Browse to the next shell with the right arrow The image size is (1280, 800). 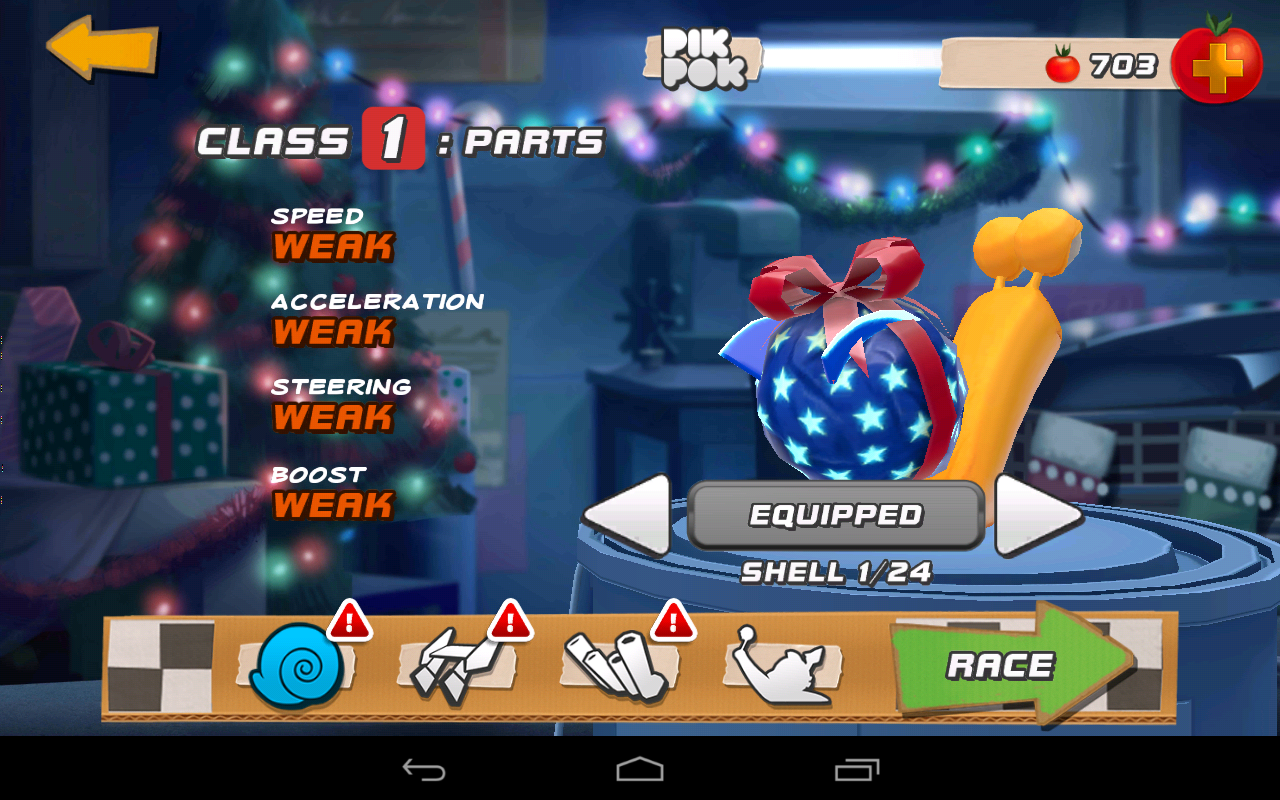(x=1032, y=515)
